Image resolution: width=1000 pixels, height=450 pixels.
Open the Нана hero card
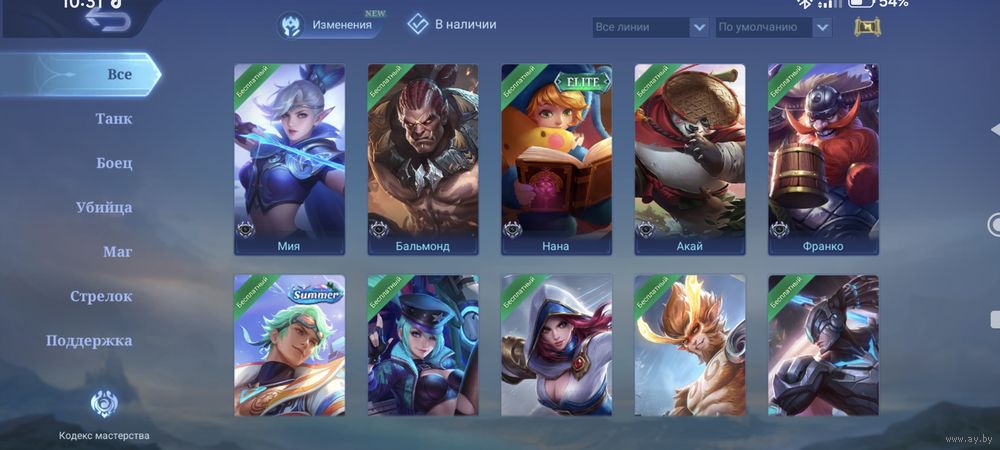coord(556,160)
